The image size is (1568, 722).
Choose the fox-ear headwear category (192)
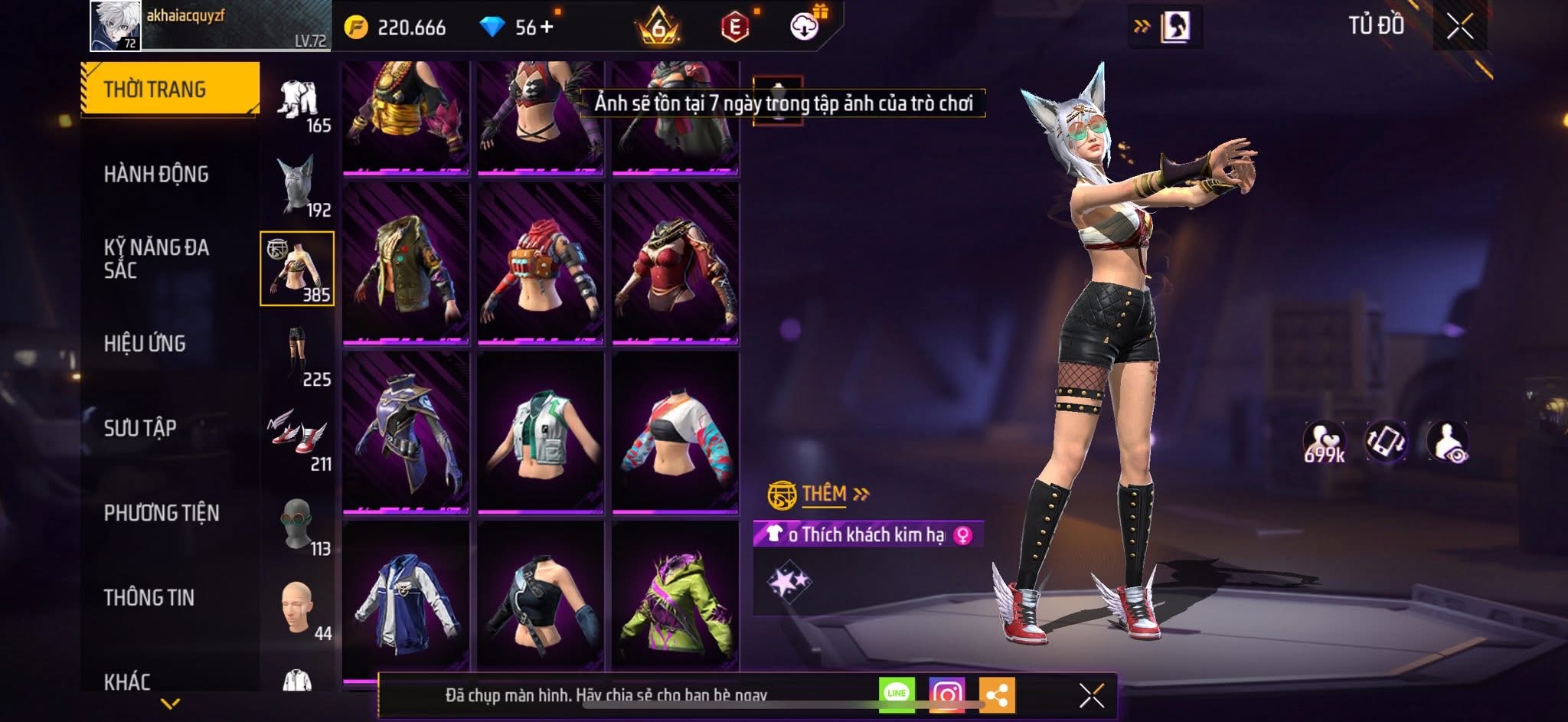click(x=297, y=185)
